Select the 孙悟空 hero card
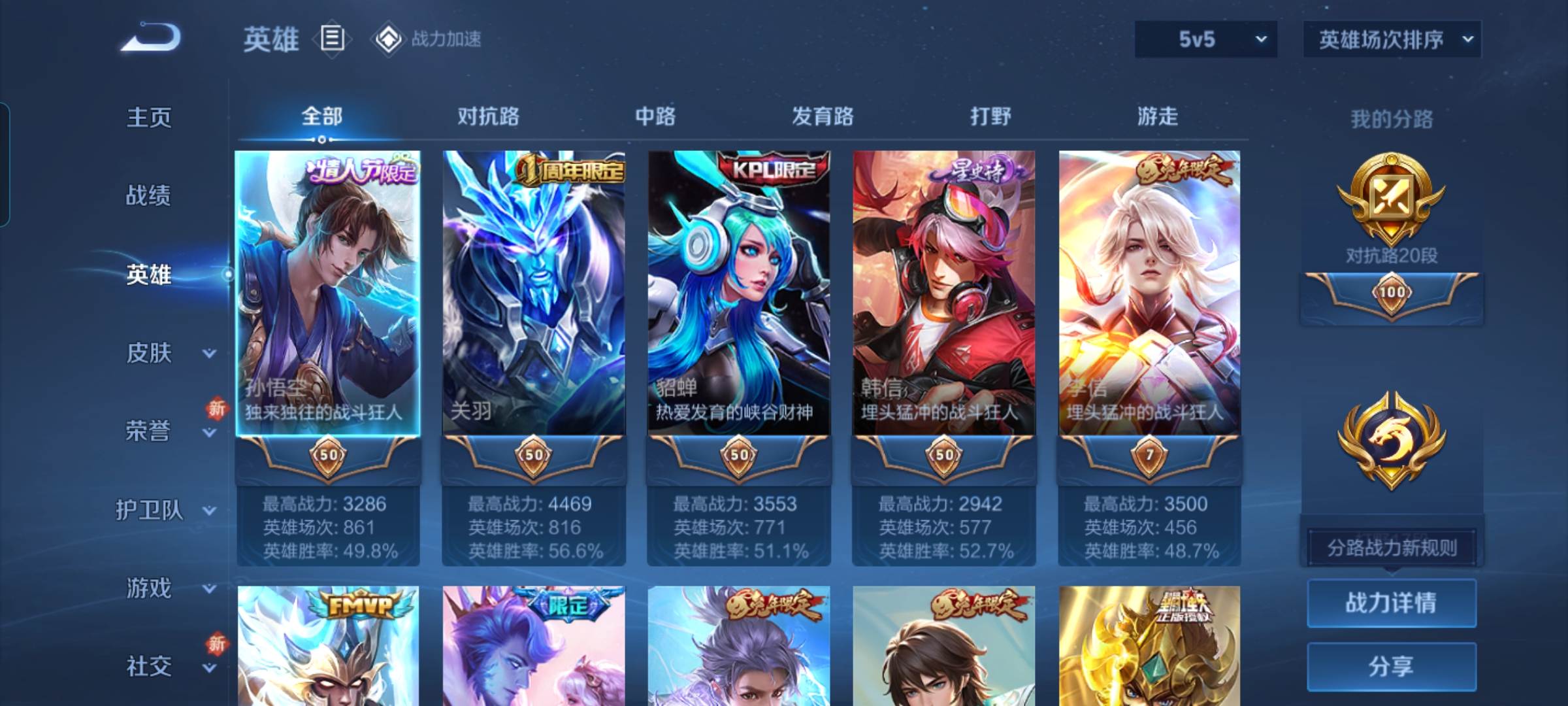Image resolution: width=1568 pixels, height=706 pixels. (328, 294)
